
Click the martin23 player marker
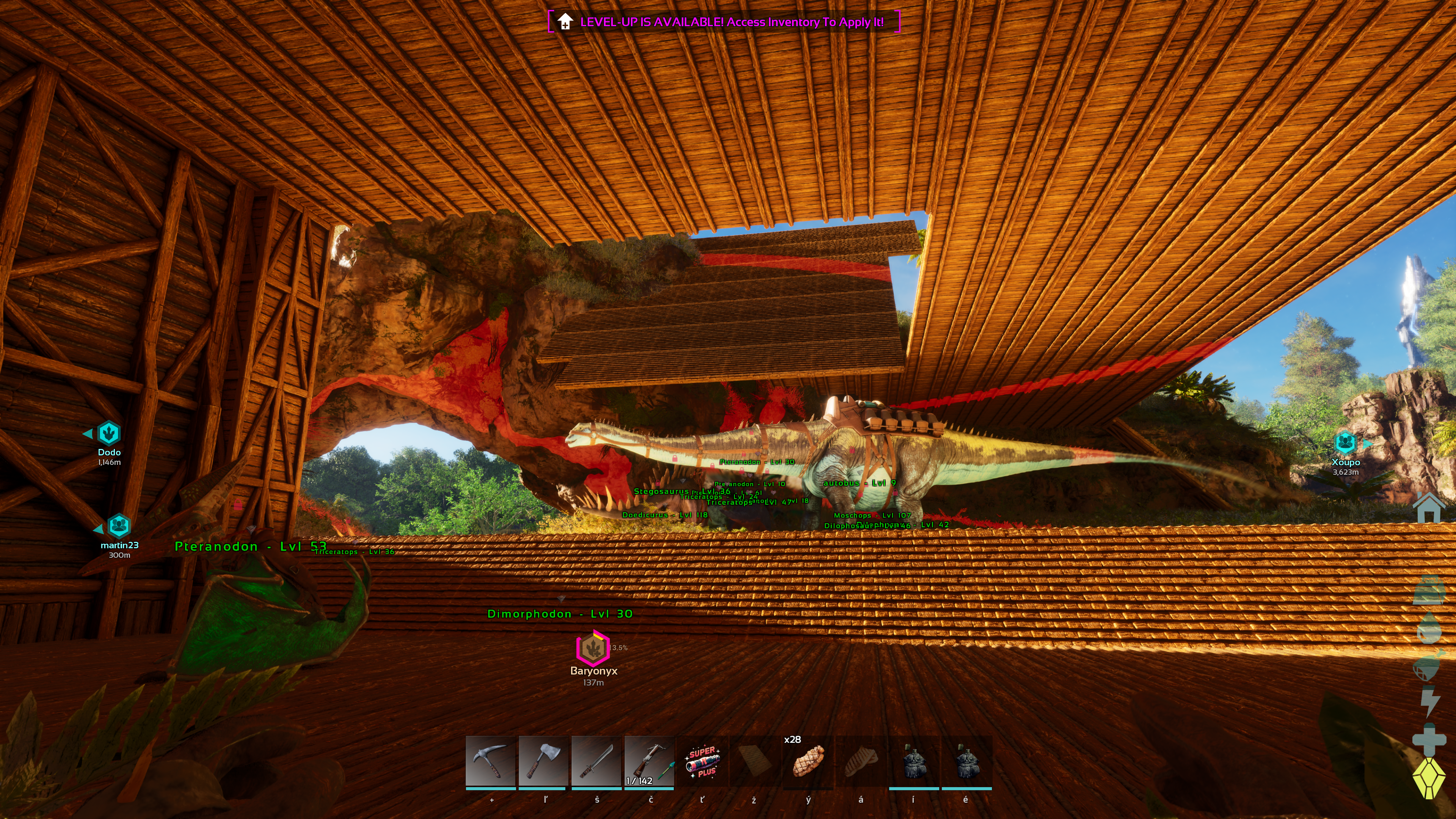[119, 526]
